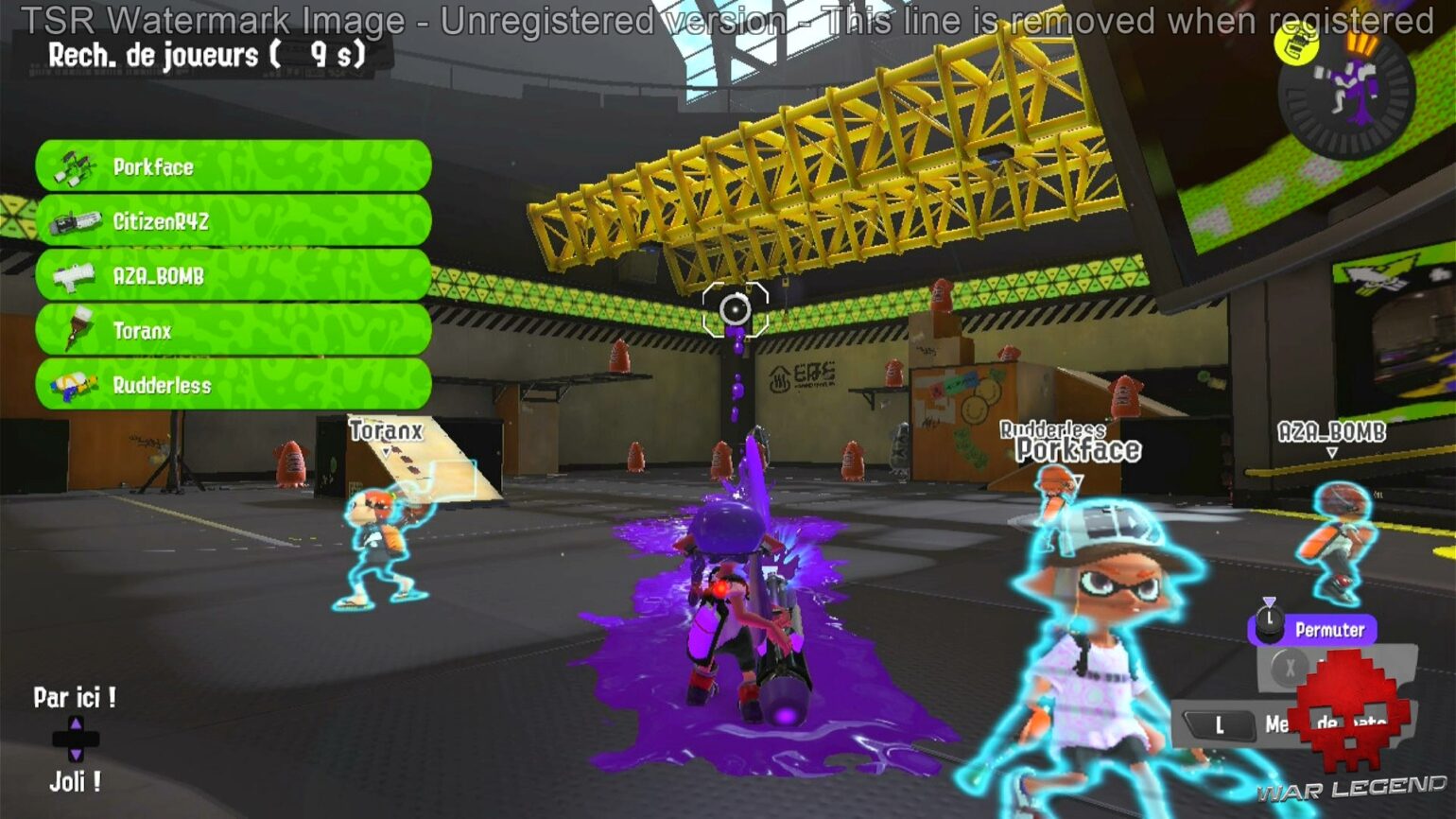Click Toranx's floating name tag
This screenshot has width=1456, height=819.
386,430
